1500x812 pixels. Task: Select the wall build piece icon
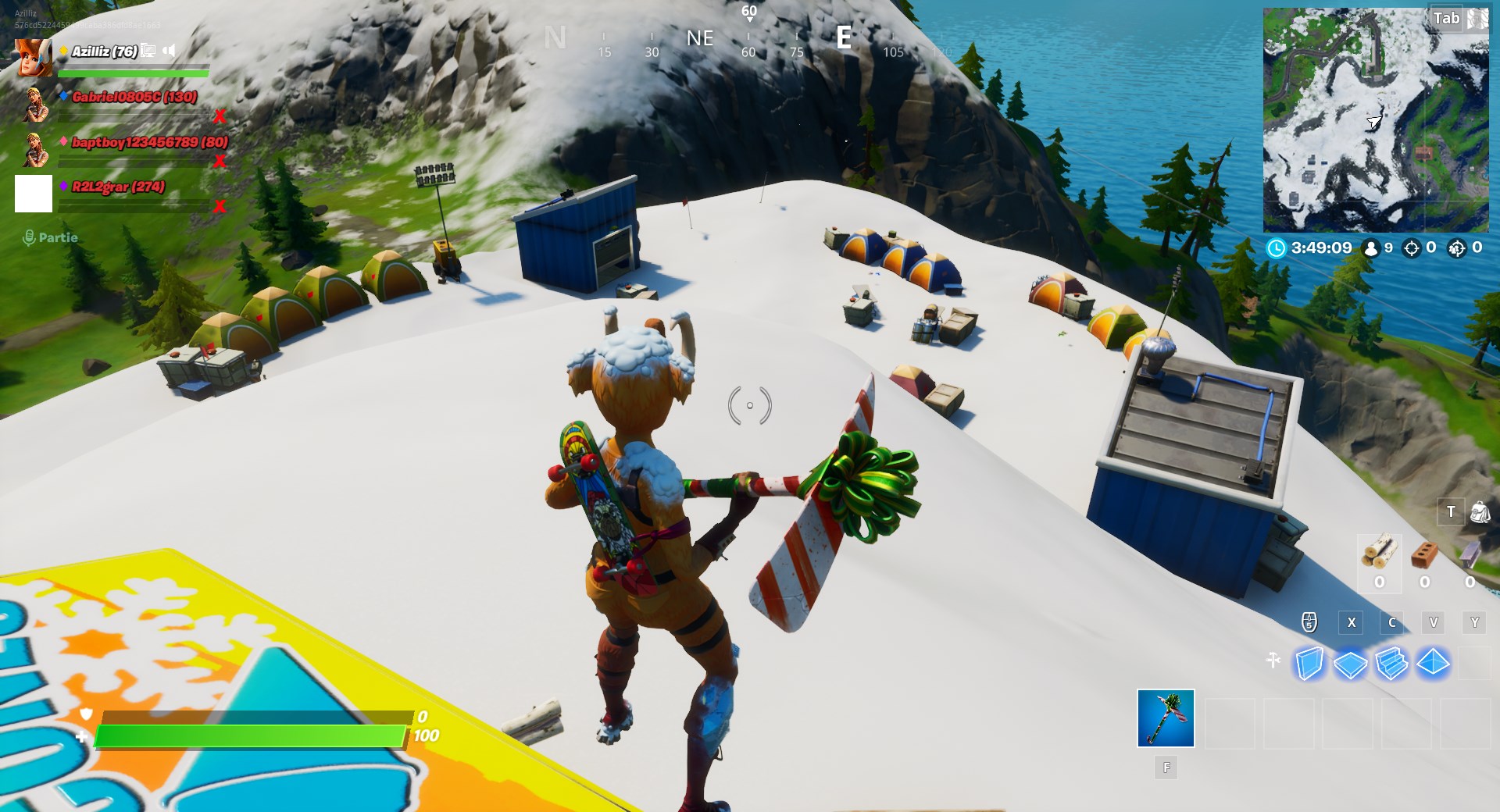(1309, 663)
